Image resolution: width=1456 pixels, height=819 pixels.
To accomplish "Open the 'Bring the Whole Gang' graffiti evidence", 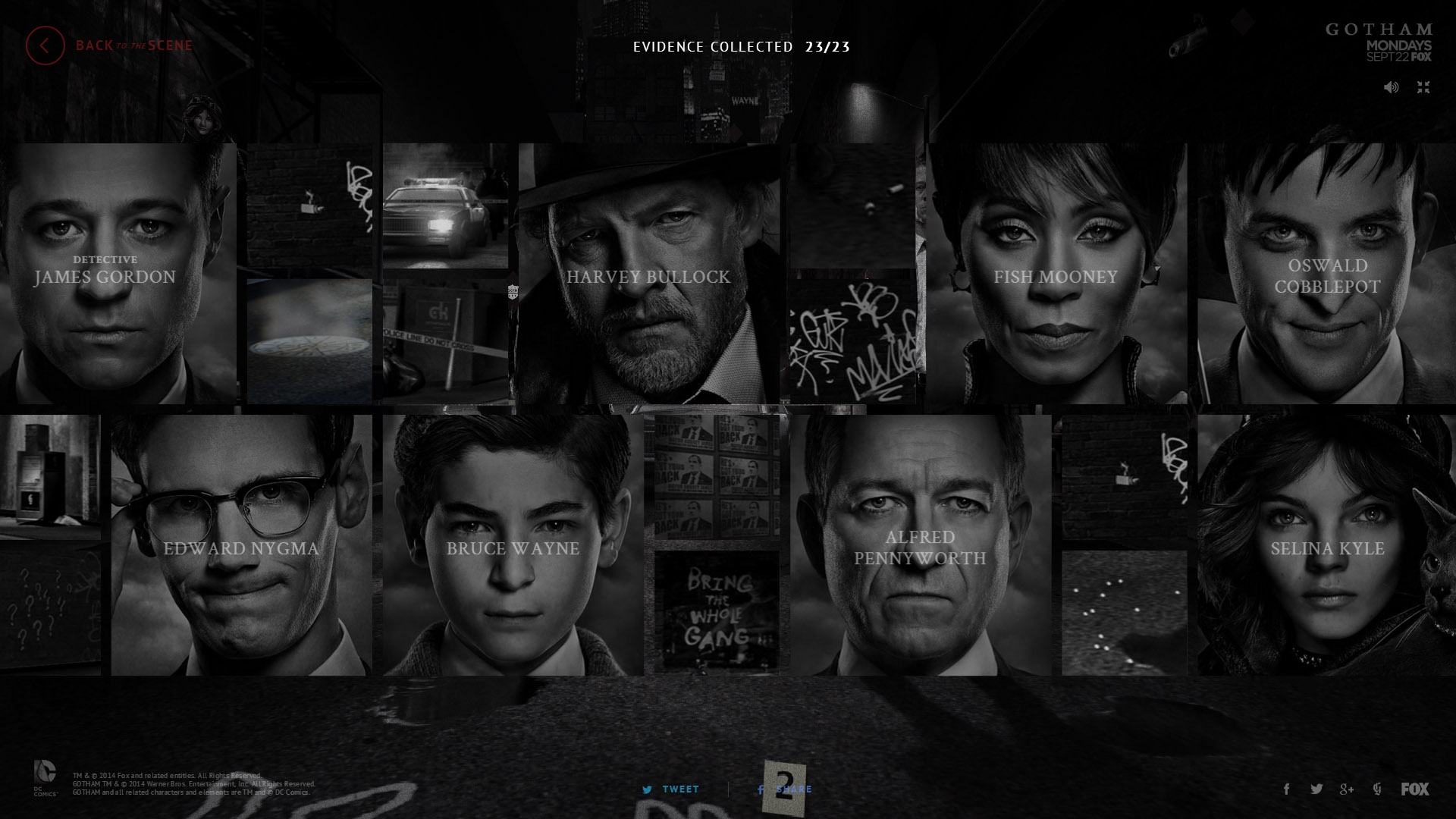I will point(717,611).
